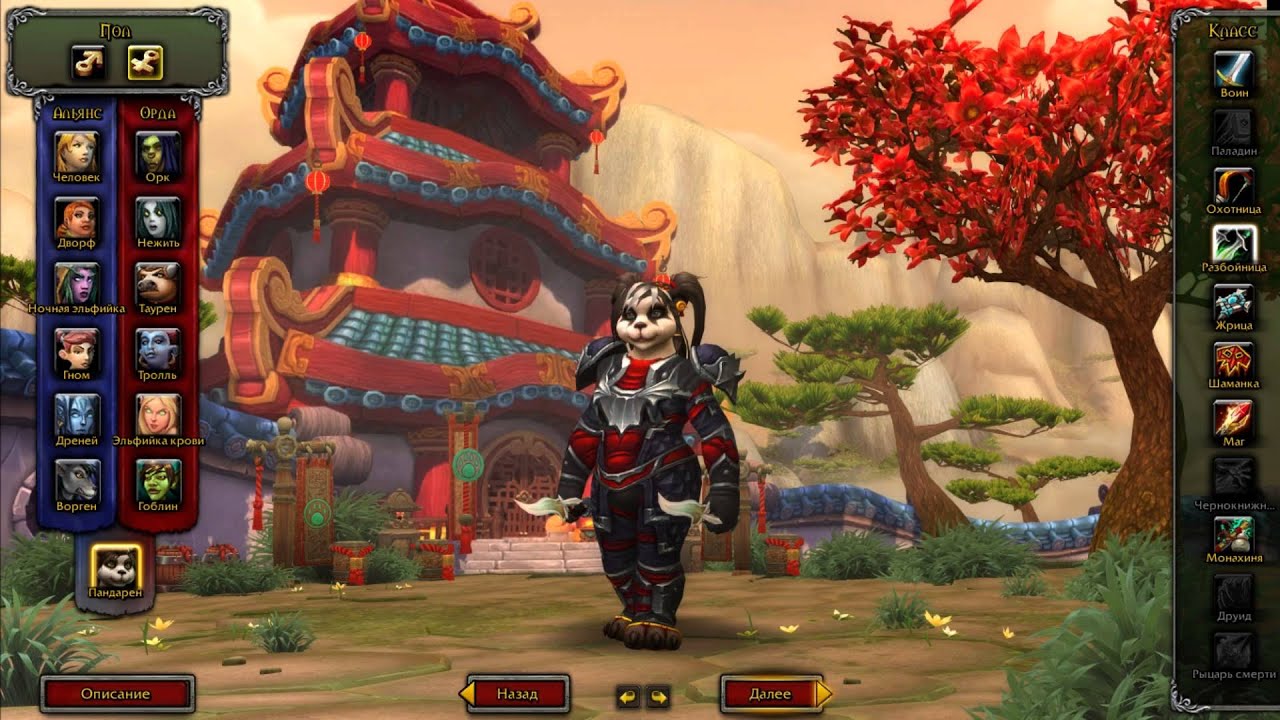The height and width of the screenshot is (720, 1280).
Task: Open the Описание panel
Action: coord(117,694)
